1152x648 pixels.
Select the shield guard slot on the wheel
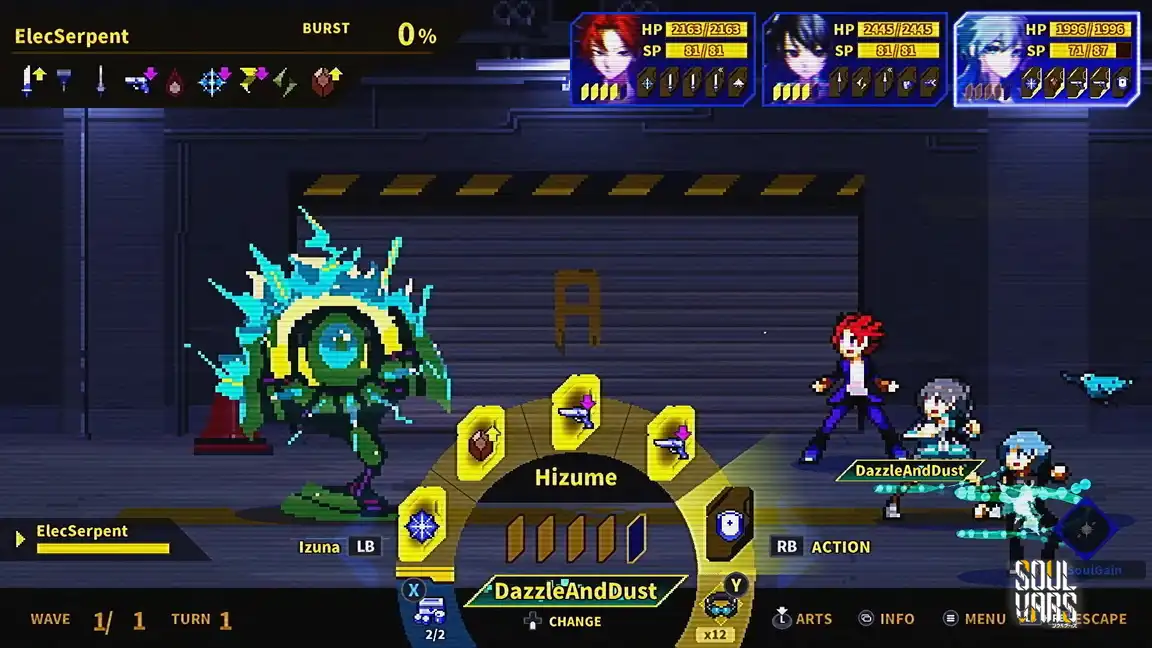(729, 524)
